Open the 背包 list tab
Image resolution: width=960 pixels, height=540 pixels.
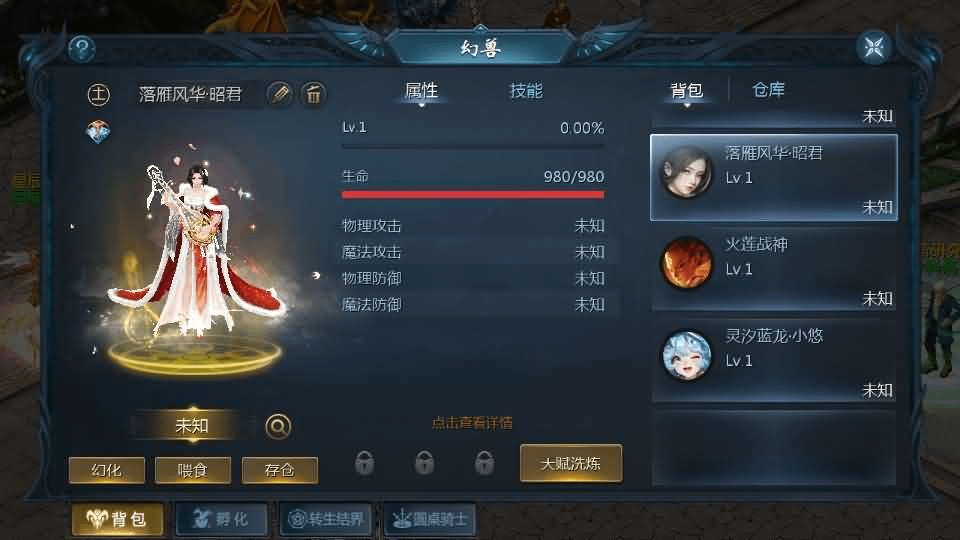687,91
